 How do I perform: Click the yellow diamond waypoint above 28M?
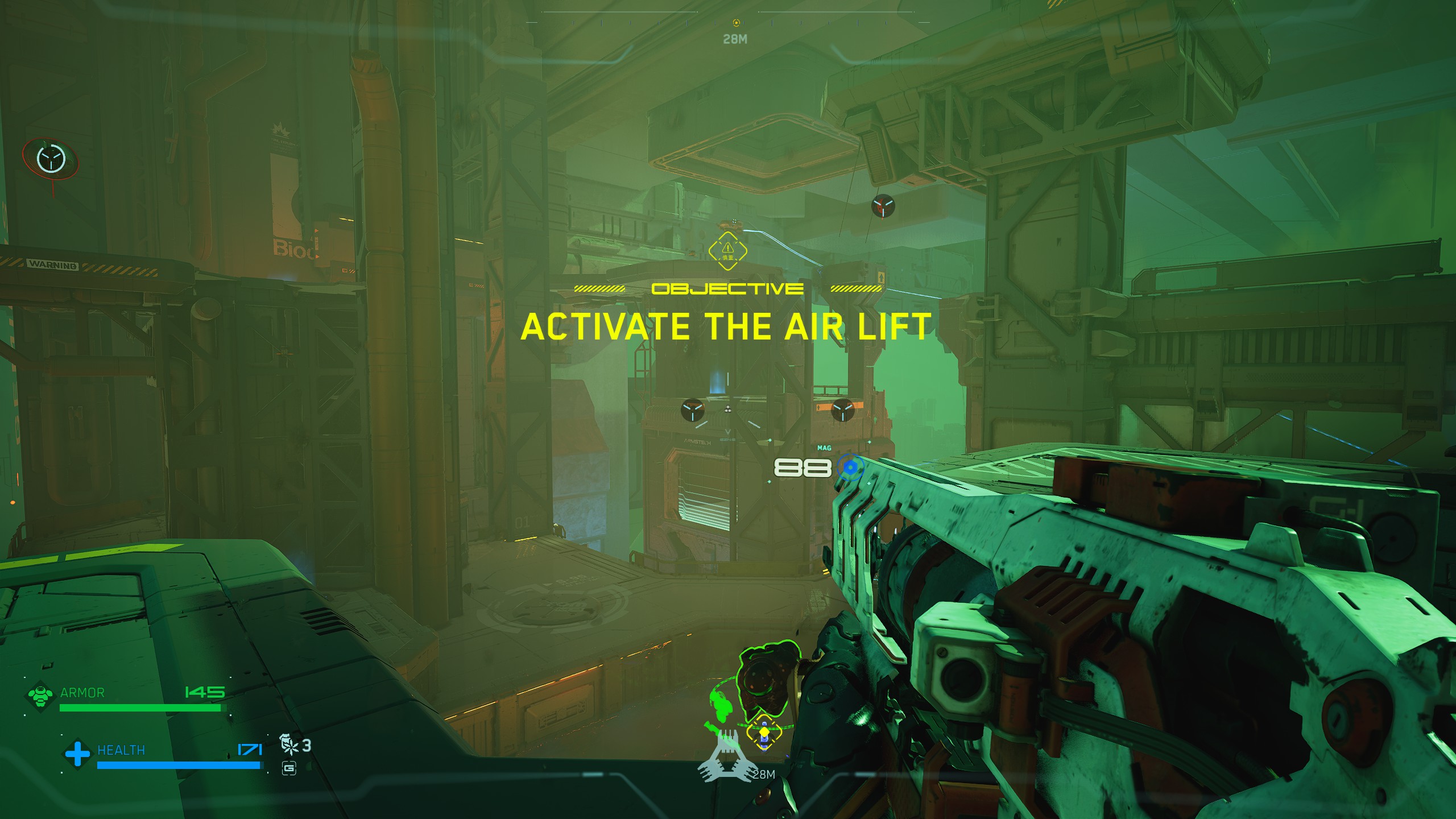[764, 733]
